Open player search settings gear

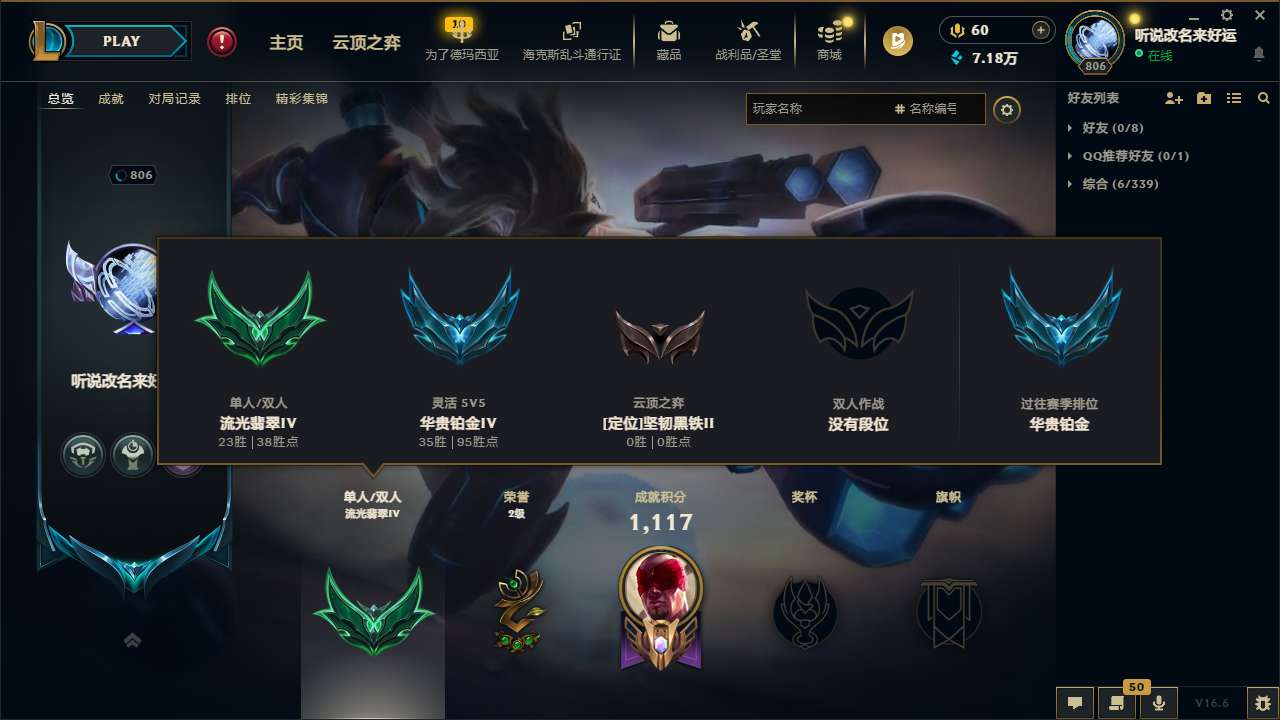[1007, 109]
